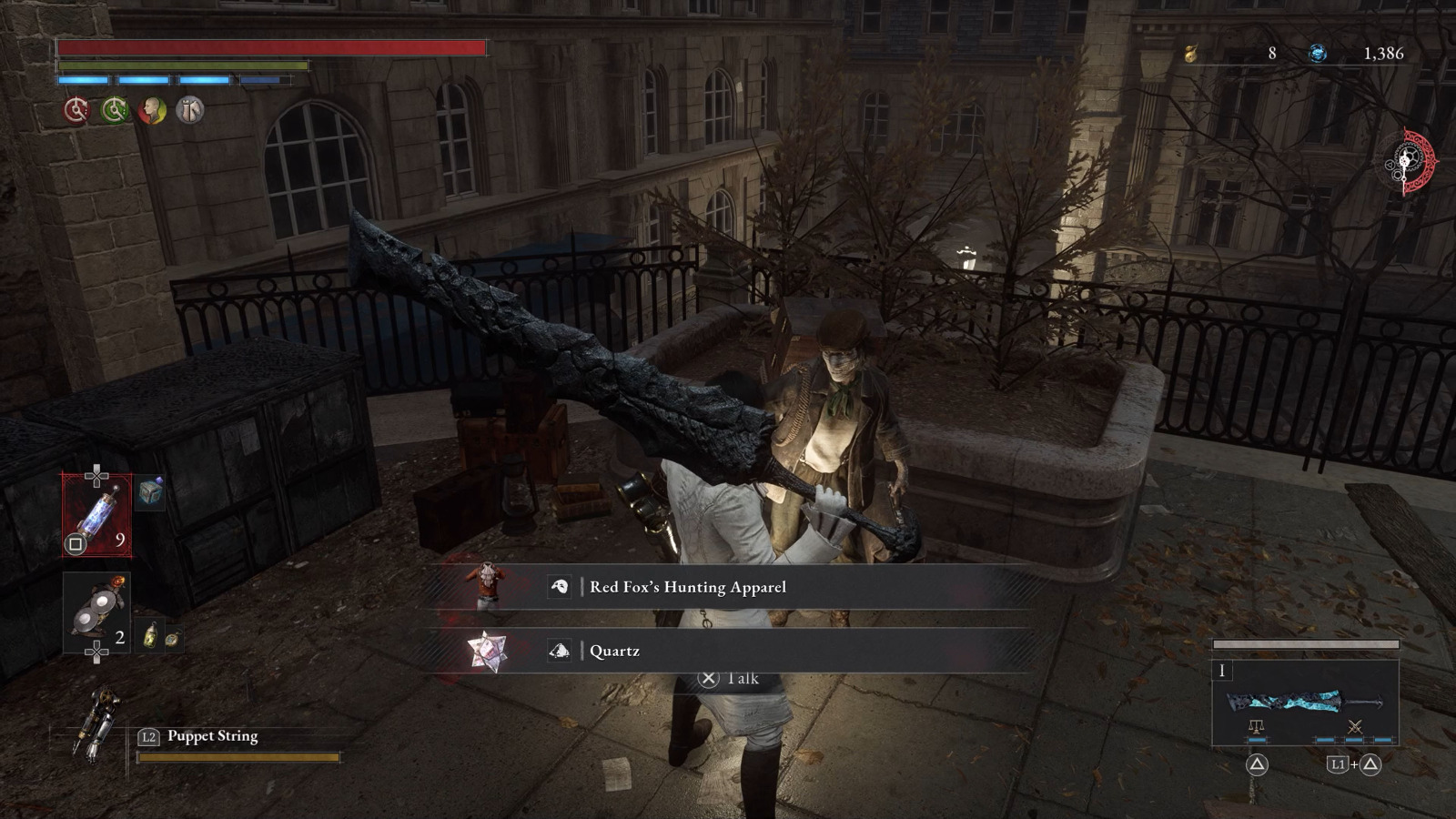Select the lower belt throwable item slot
The width and height of the screenshot is (1456, 819).
pos(96,612)
